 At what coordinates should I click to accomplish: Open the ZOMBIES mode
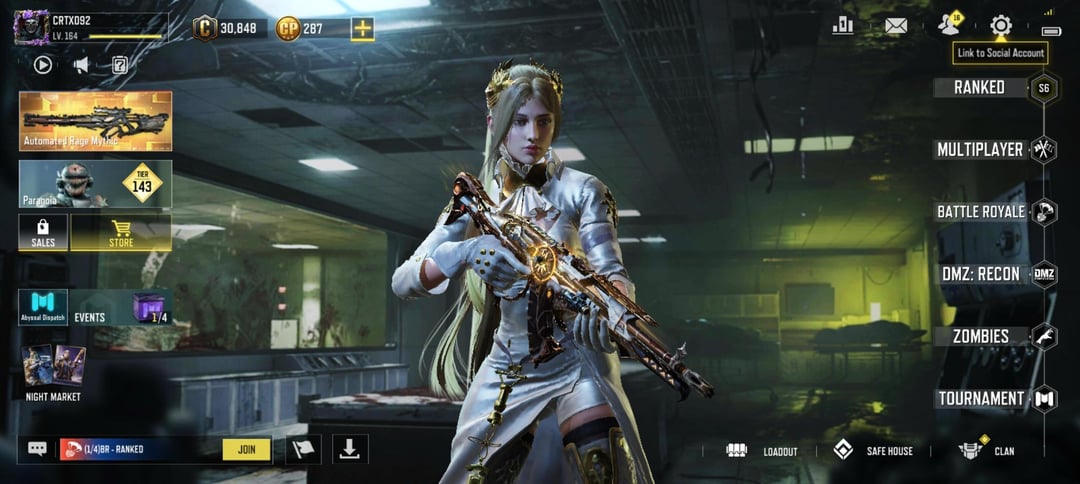[981, 336]
